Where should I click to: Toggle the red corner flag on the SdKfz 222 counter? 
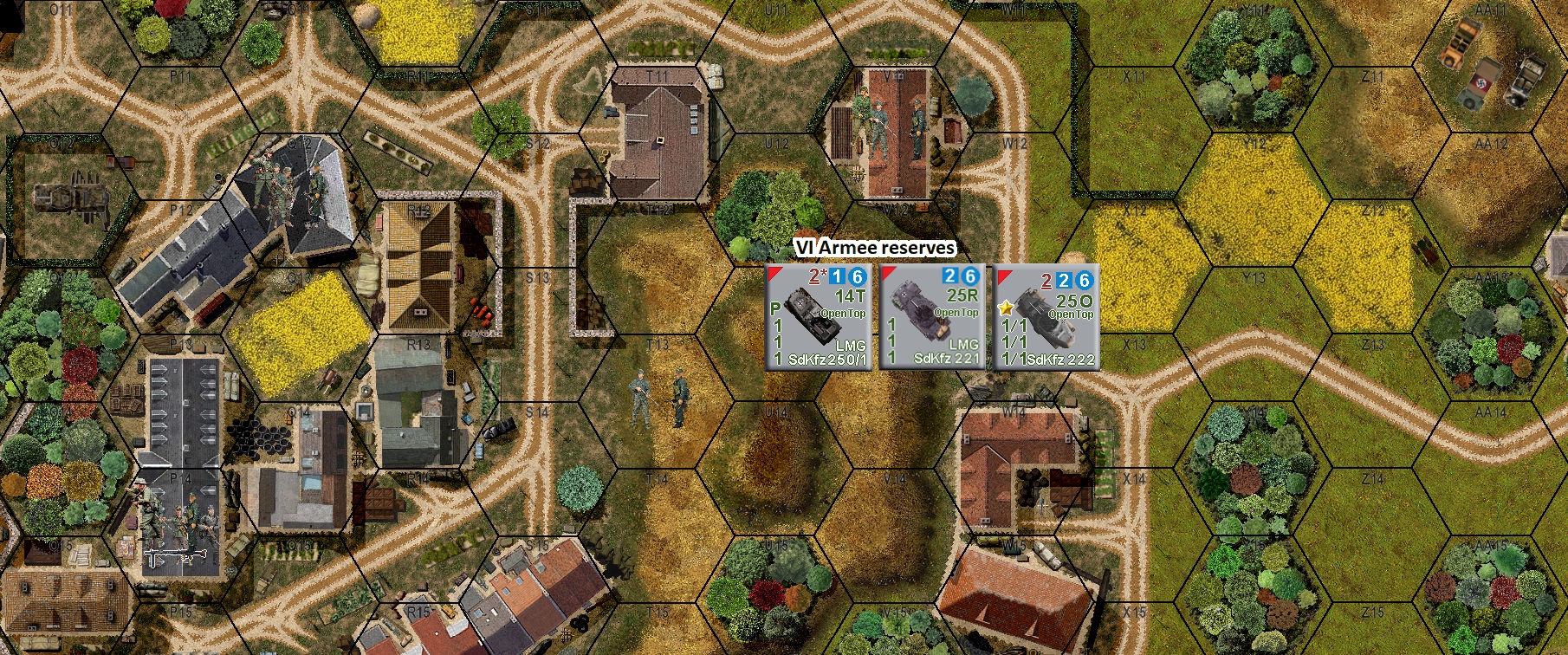coord(1003,274)
